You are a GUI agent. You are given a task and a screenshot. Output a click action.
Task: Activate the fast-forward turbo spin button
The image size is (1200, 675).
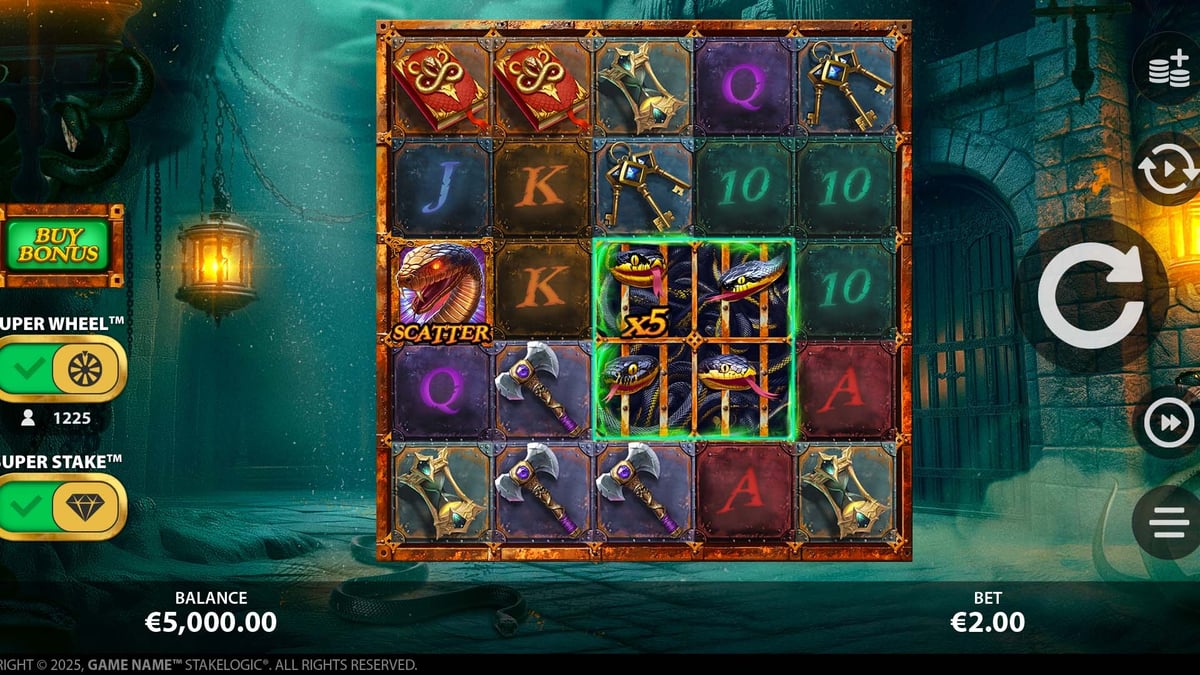coord(1167,423)
